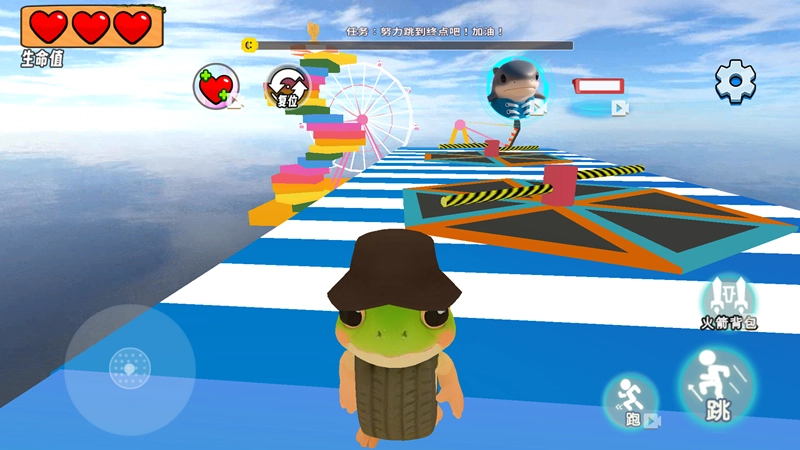800x450 pixels.
Task: Activate the 复位 reset position button
Action: coord(286,86)
